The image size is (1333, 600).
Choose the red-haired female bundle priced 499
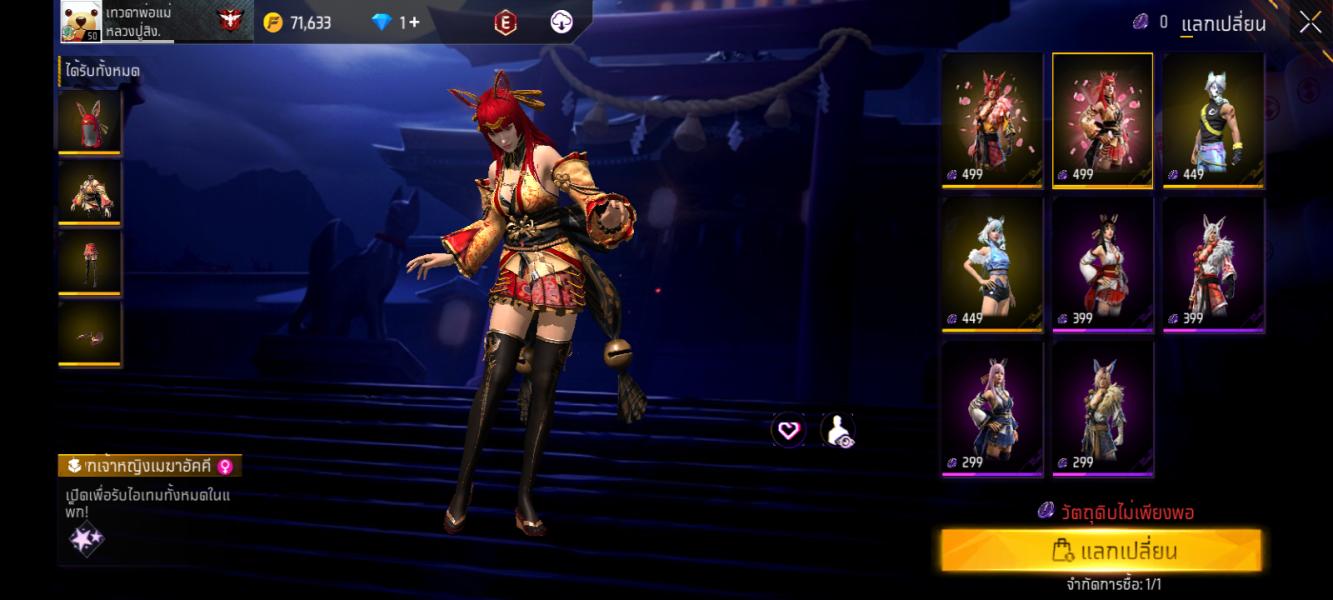pyautogui.click(x=1102, y=120)
